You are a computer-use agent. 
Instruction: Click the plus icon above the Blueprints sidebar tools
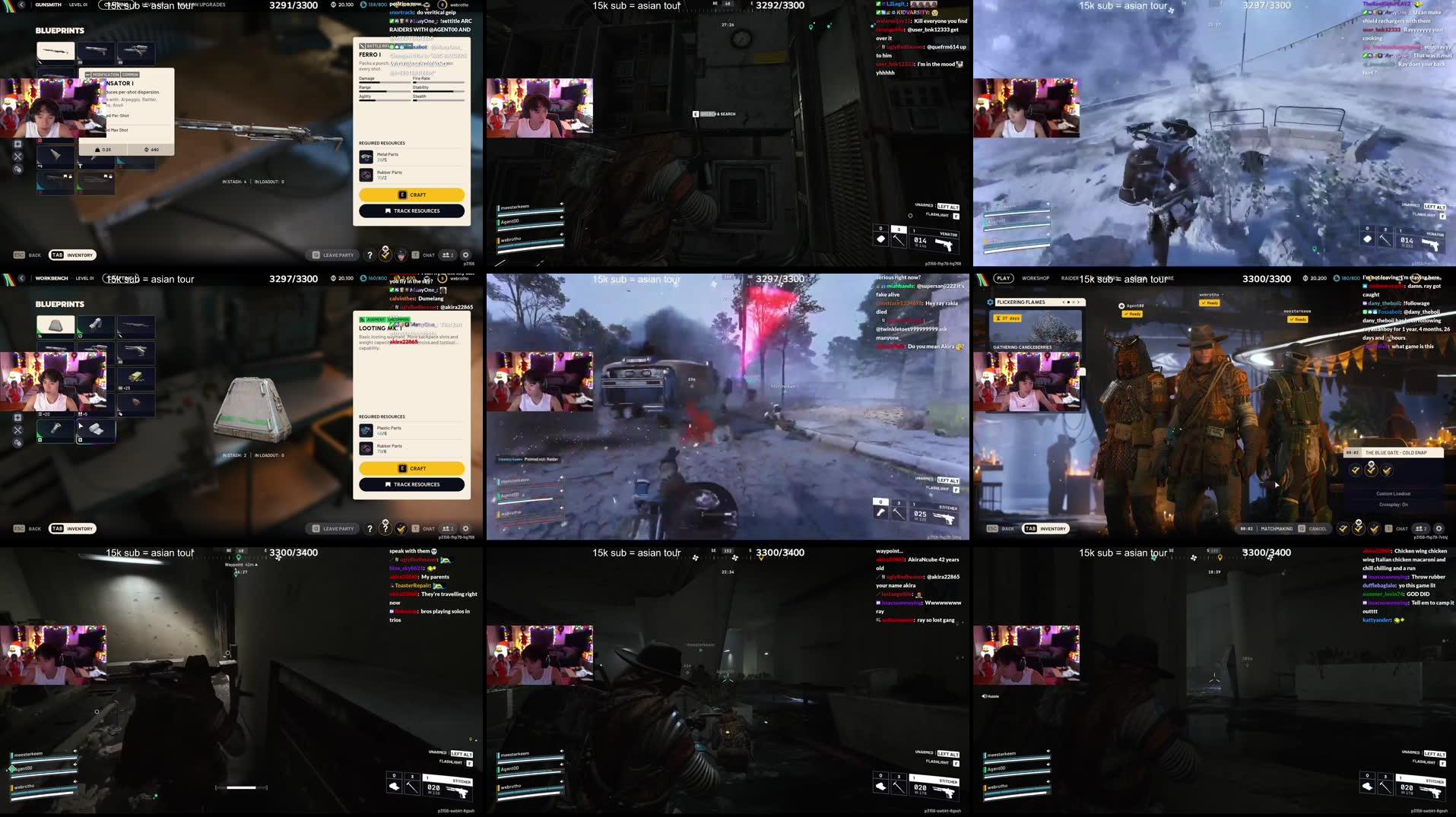click(17, 417)
